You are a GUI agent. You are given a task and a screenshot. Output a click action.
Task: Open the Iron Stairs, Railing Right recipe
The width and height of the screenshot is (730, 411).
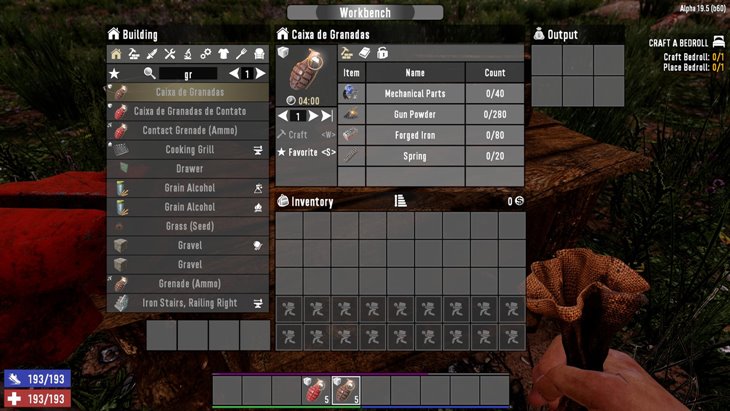point(189,302)
